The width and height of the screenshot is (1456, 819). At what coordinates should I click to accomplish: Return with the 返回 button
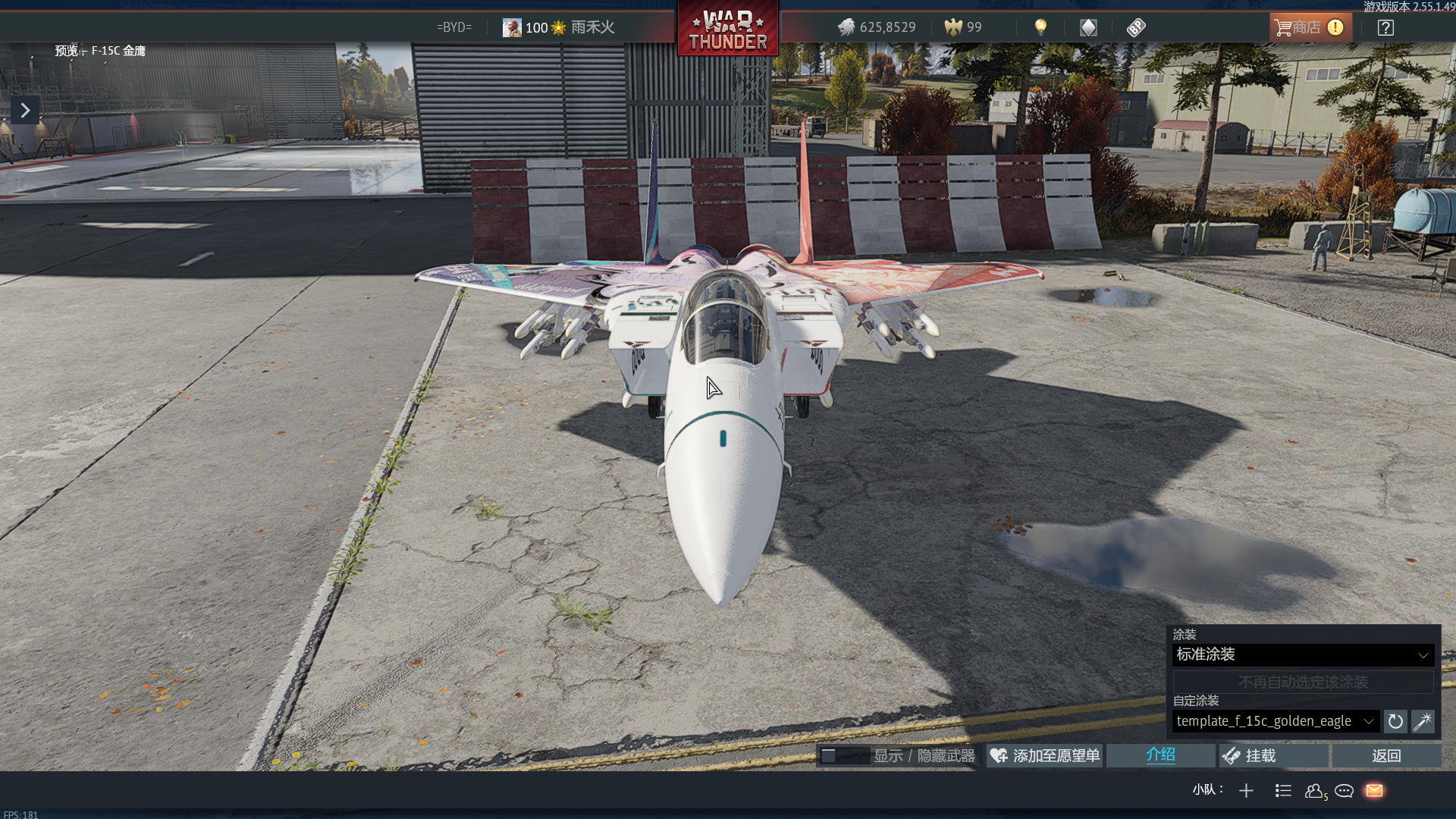coord(1386,755)
